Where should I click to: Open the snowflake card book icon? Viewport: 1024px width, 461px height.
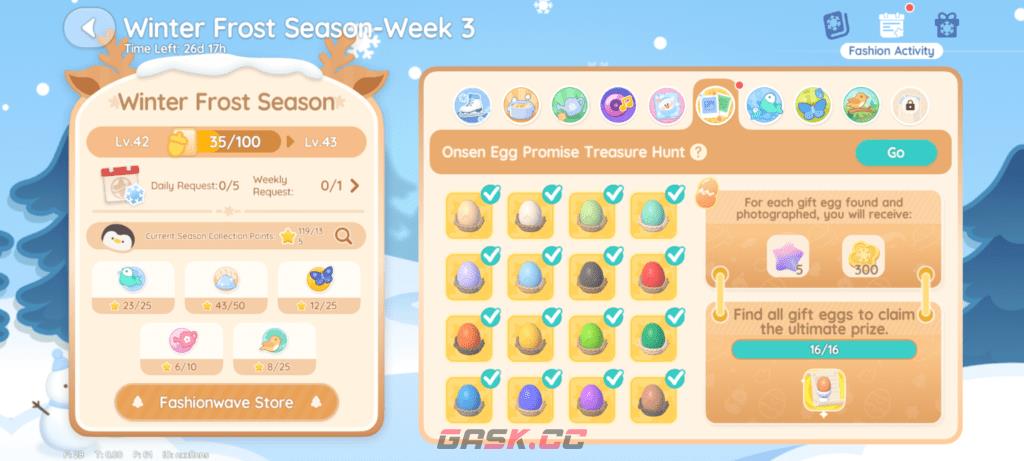point(836,26)
